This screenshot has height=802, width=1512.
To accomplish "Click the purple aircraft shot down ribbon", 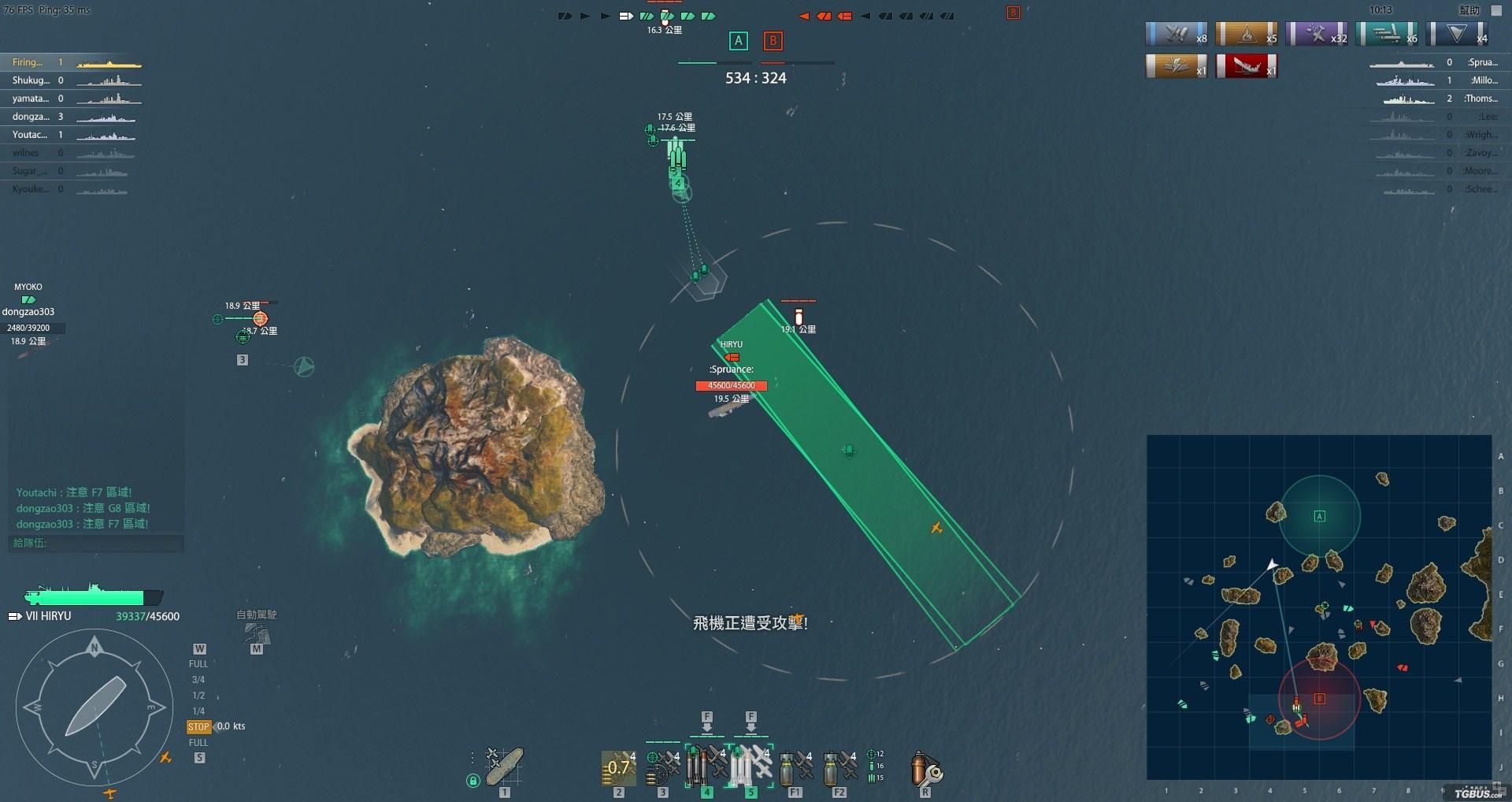I will pyautogui.click(x=1317, y=34).
